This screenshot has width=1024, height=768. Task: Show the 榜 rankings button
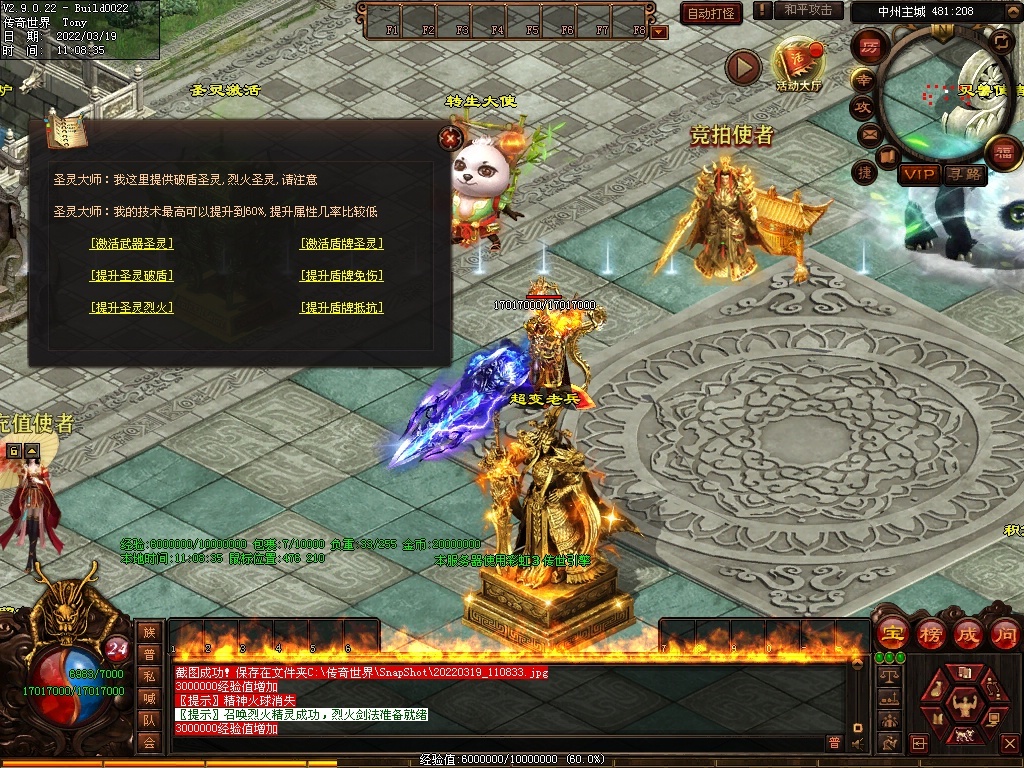tap(930, 634)
